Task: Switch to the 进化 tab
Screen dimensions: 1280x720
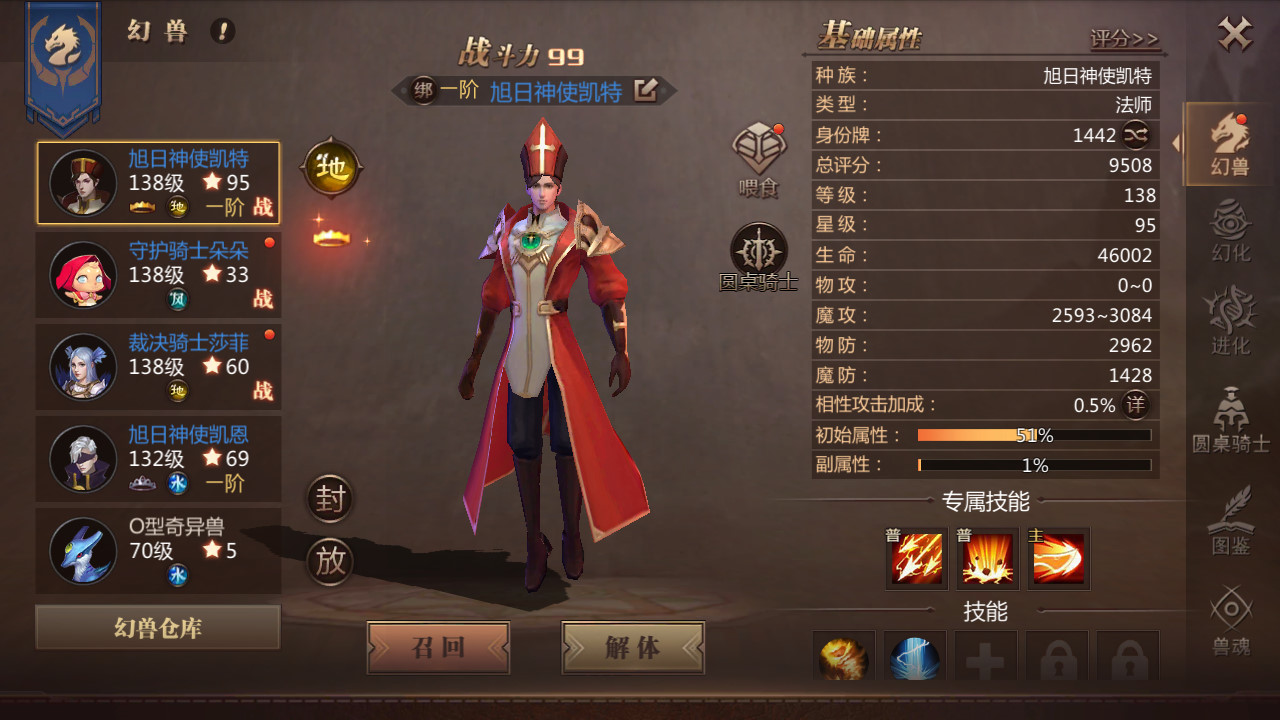Action: (1230, 322)
